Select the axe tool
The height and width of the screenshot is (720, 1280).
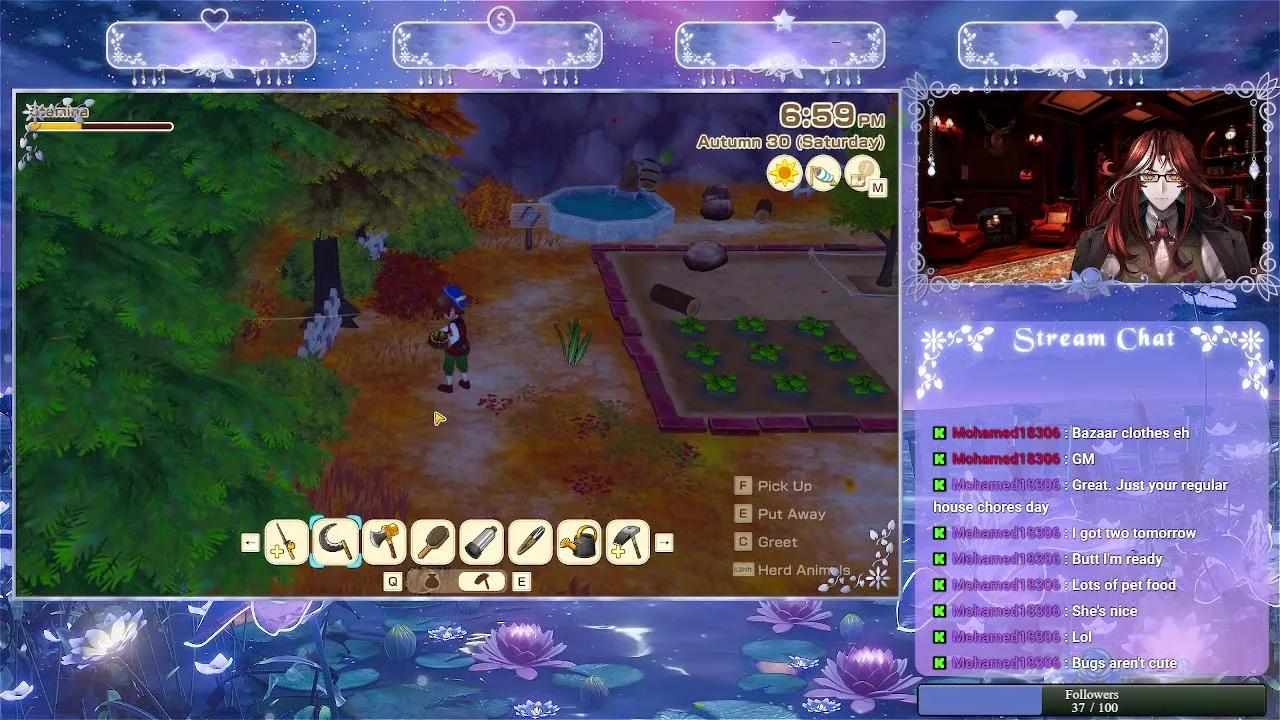385,541
